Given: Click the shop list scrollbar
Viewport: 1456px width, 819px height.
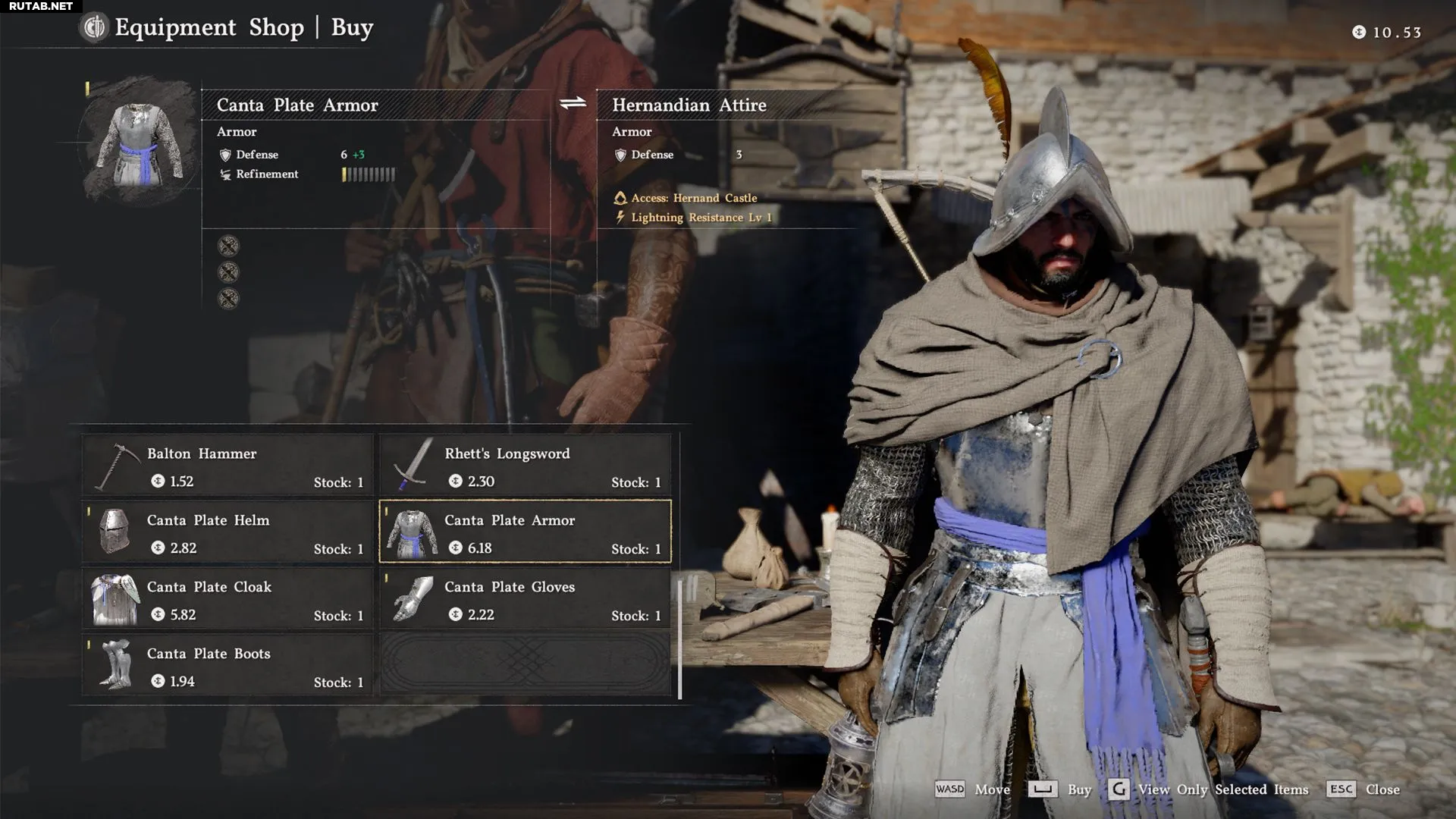Looking at the screenshot, I should [679, 637].
